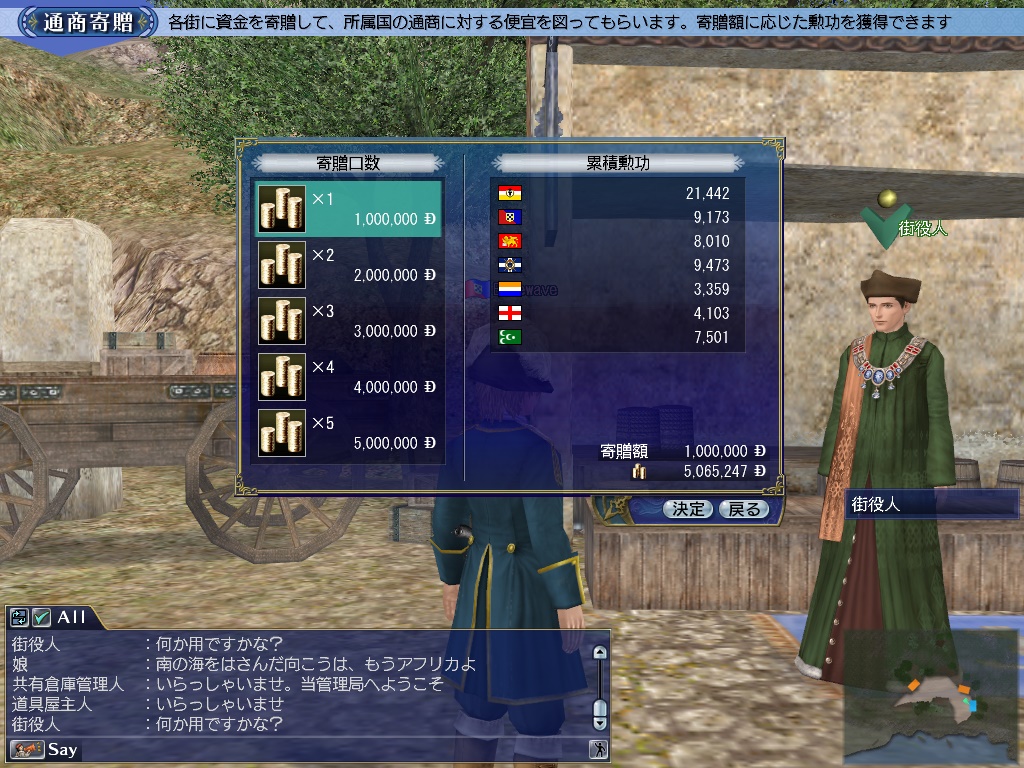The image size is (1024, 768).
Task: Confirm the donation with 決定
Action: [687, 509]
